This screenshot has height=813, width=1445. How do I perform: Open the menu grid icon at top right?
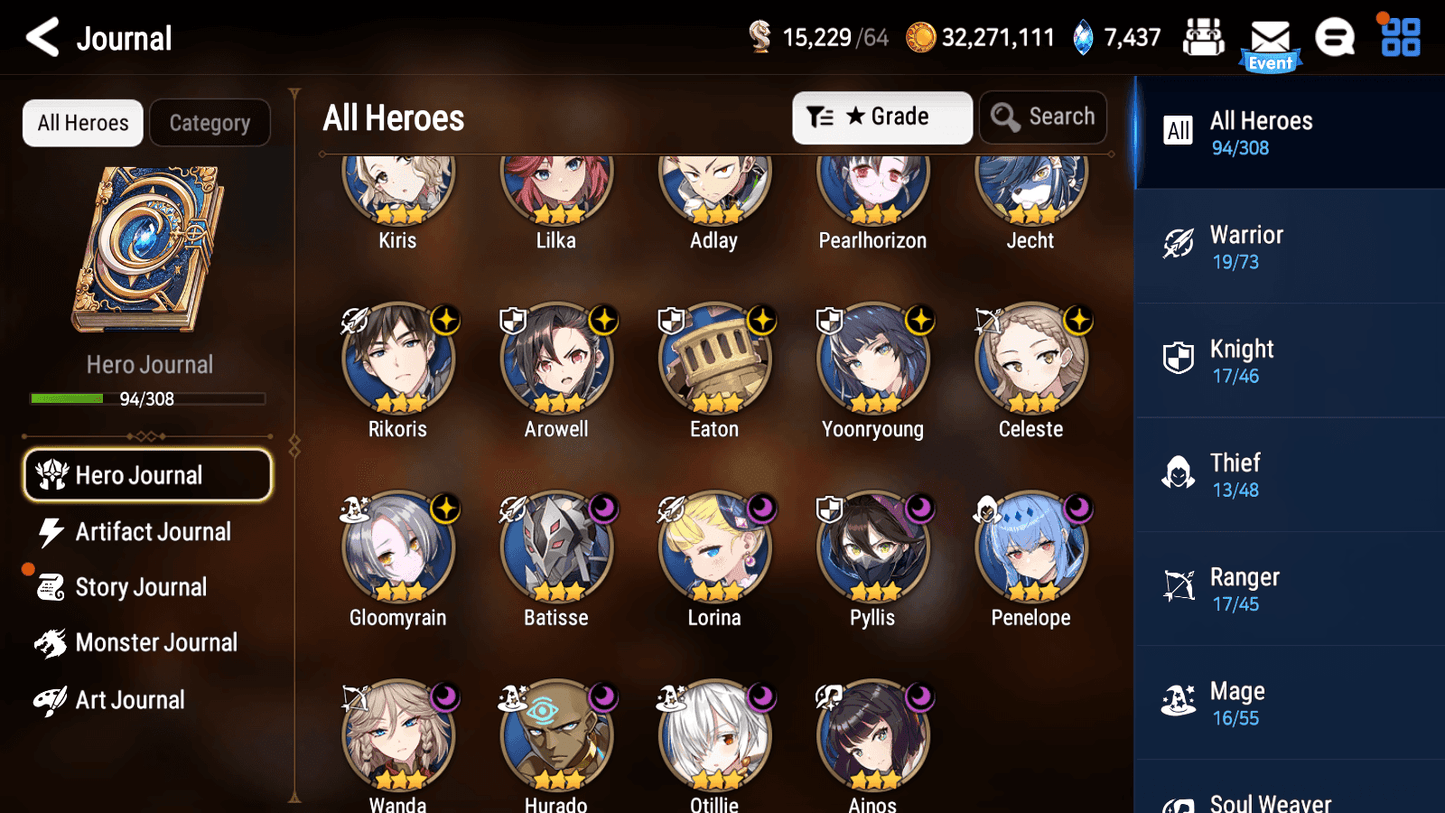tap(1400, 37)
